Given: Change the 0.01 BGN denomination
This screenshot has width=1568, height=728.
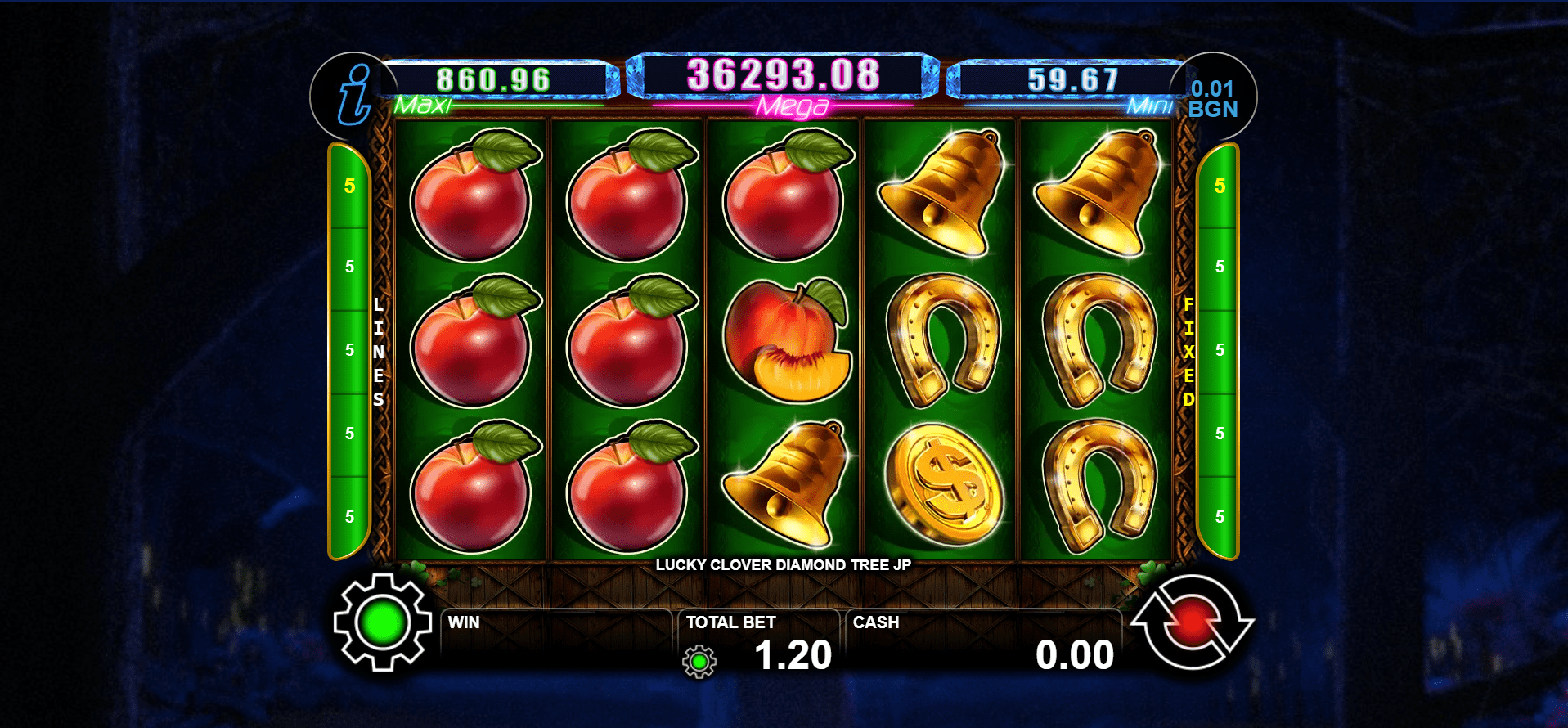Looking at the screenshot, I should point(1213,99).
